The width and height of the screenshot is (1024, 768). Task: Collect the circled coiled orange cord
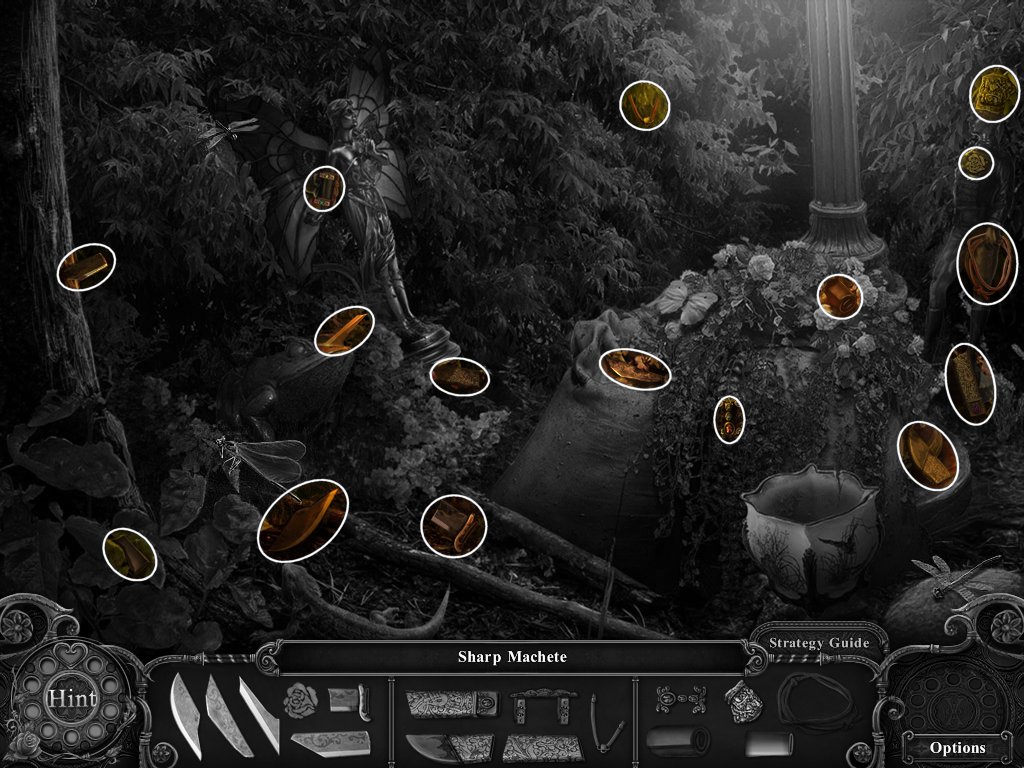coord(986,264)
